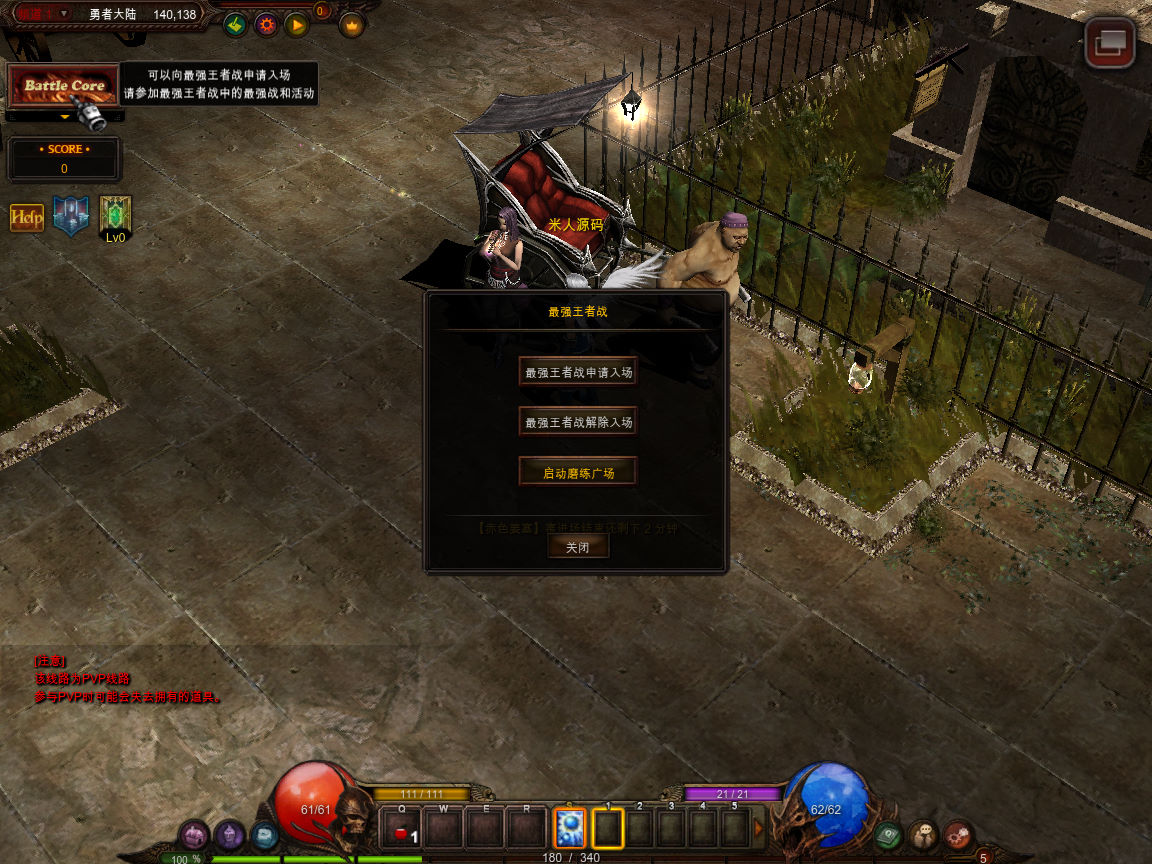Open the crown icon
Viewport: 1152px width, 864px height.
pos(352,25)
